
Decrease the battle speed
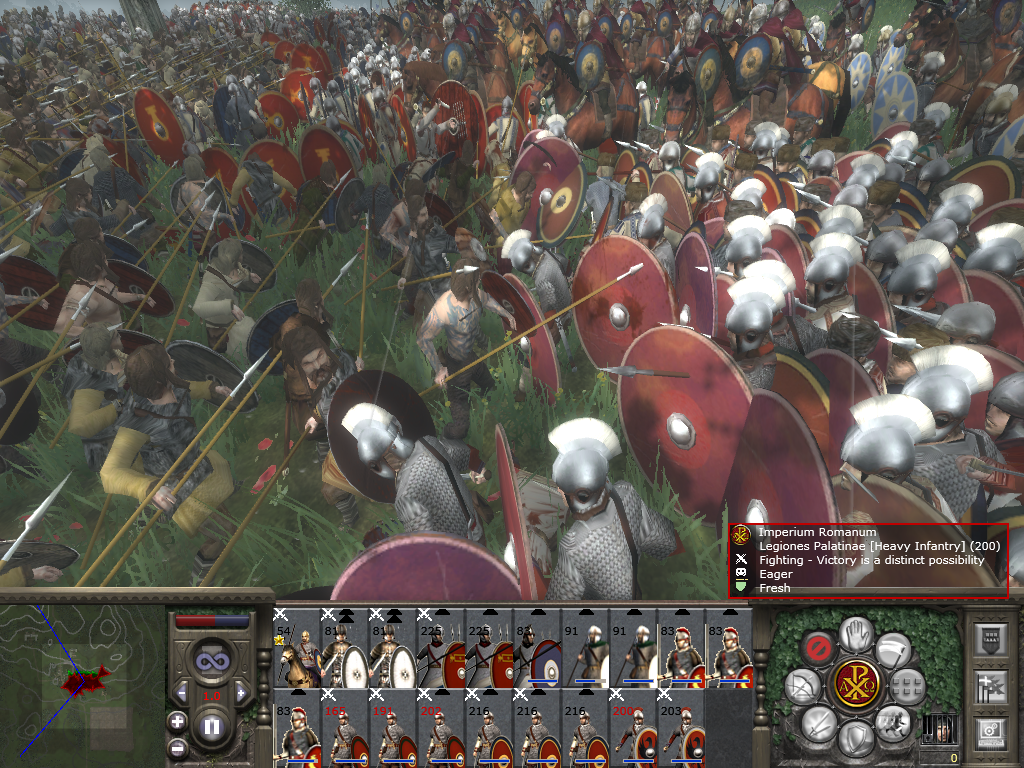click(x=182, y=692)
